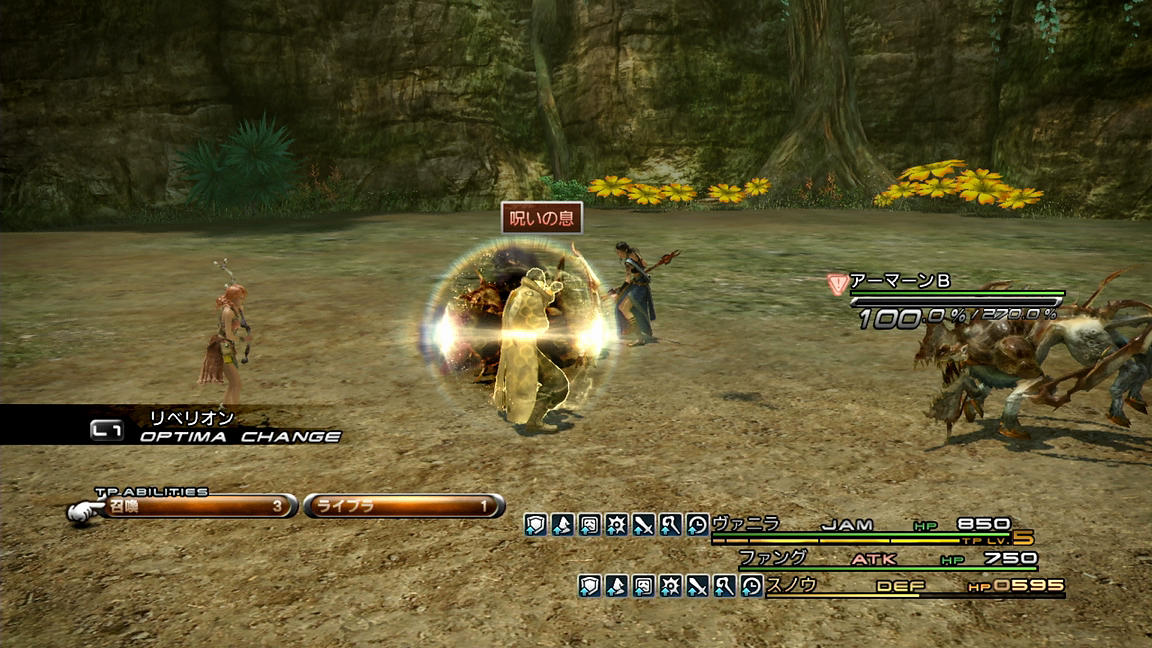Click スノウ's shield protect status icon
The image size is (1152, 648).
[590, 587]
